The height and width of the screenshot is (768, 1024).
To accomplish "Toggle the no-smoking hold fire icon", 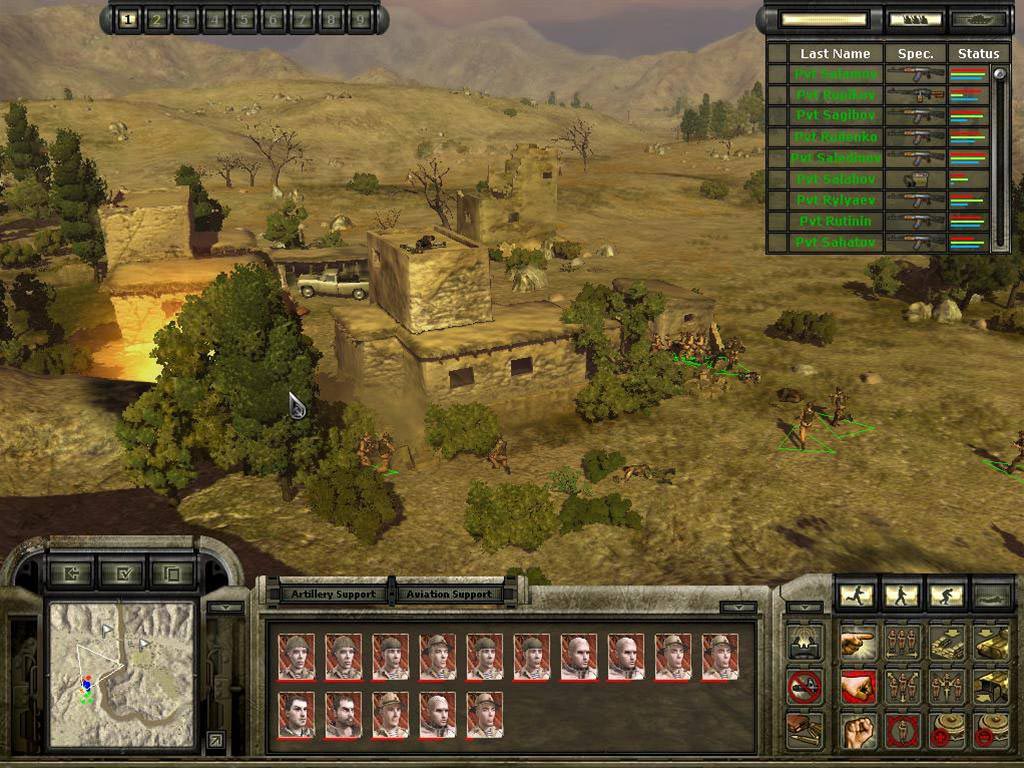I will 805,686.
